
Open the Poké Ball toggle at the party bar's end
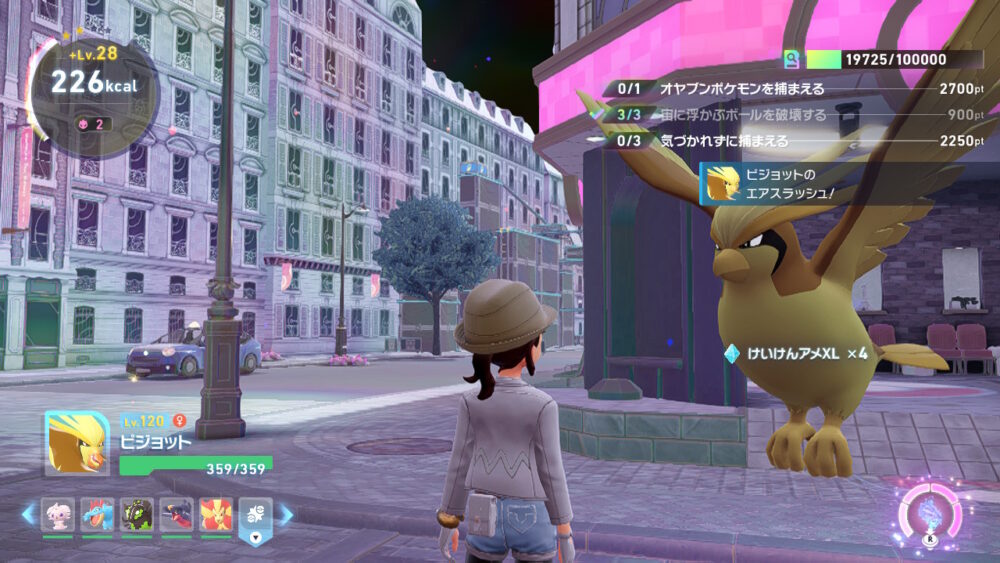[254, 517]
